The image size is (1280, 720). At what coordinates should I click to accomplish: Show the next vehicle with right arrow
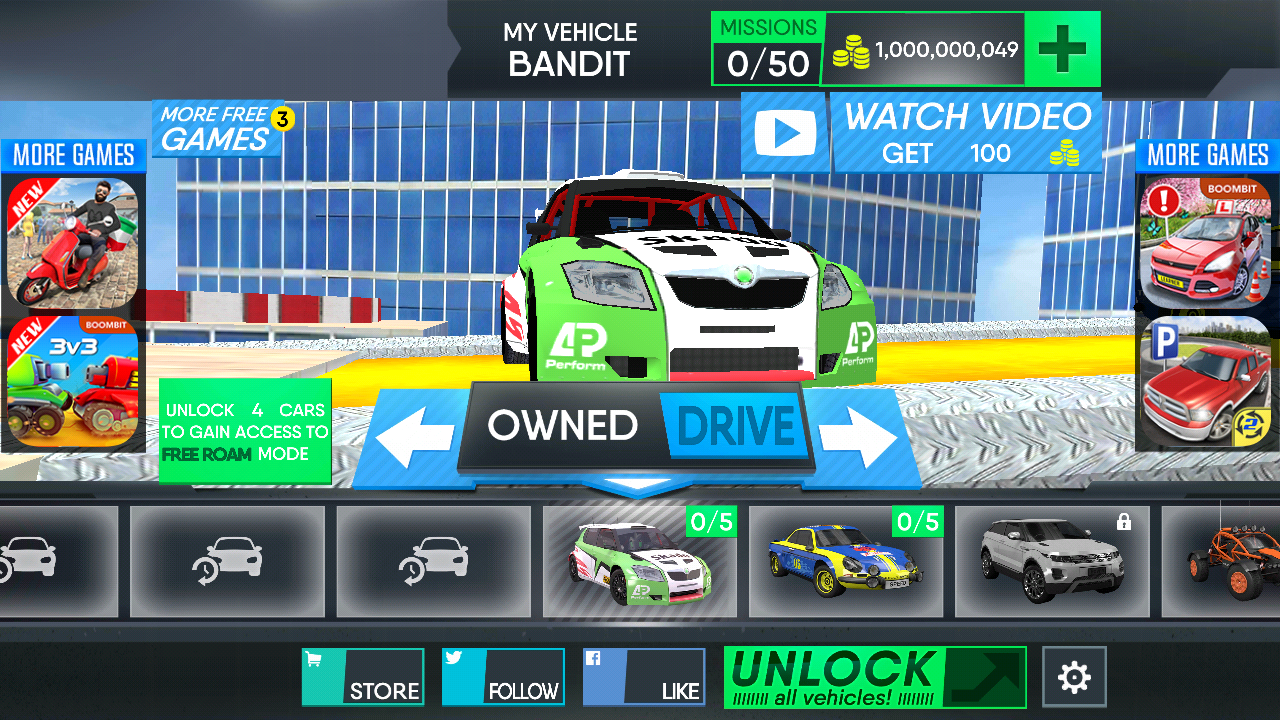point(857,435)
